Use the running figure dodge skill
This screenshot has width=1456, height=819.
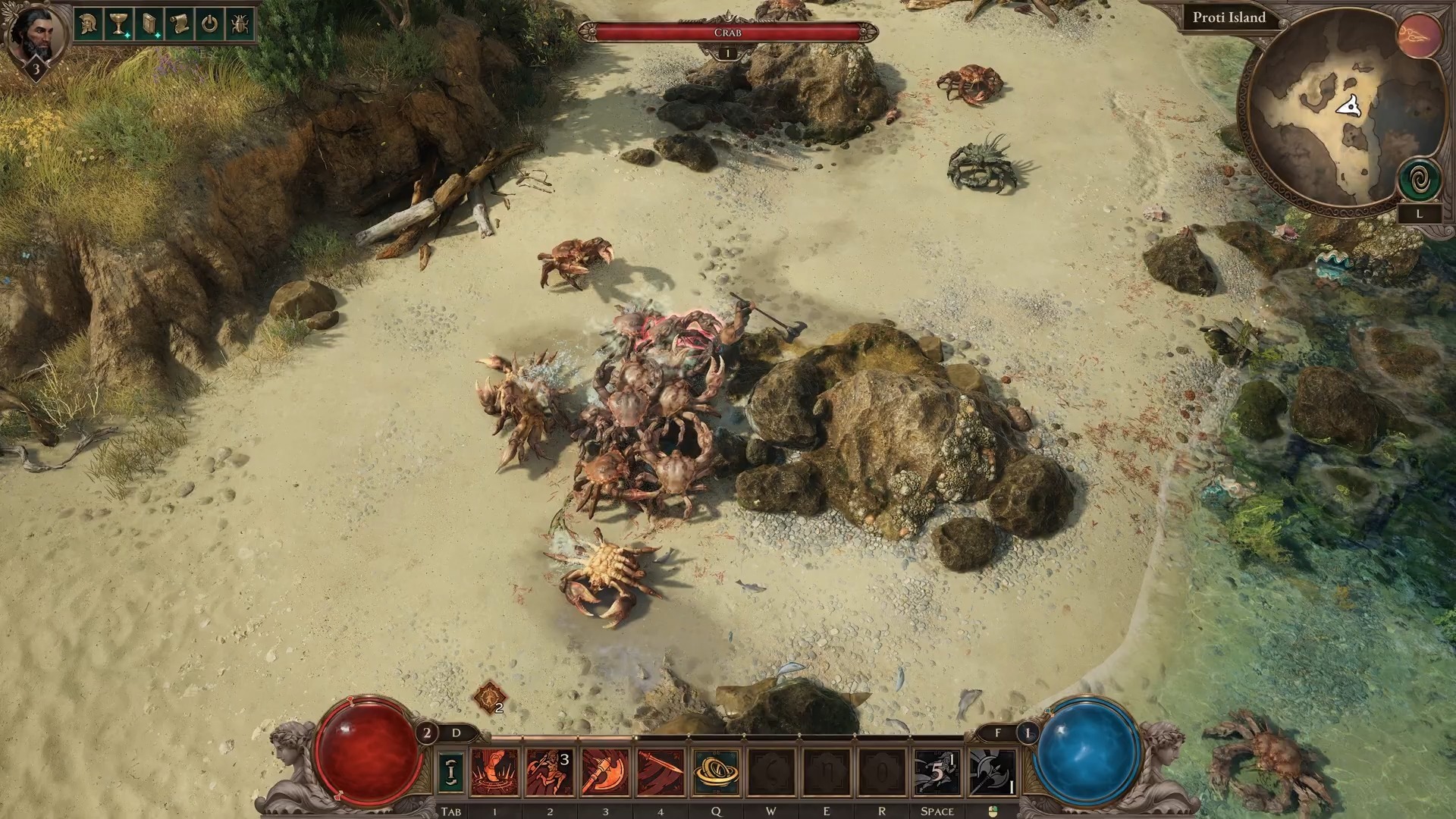pyautogui.click(x=937, y=772)
